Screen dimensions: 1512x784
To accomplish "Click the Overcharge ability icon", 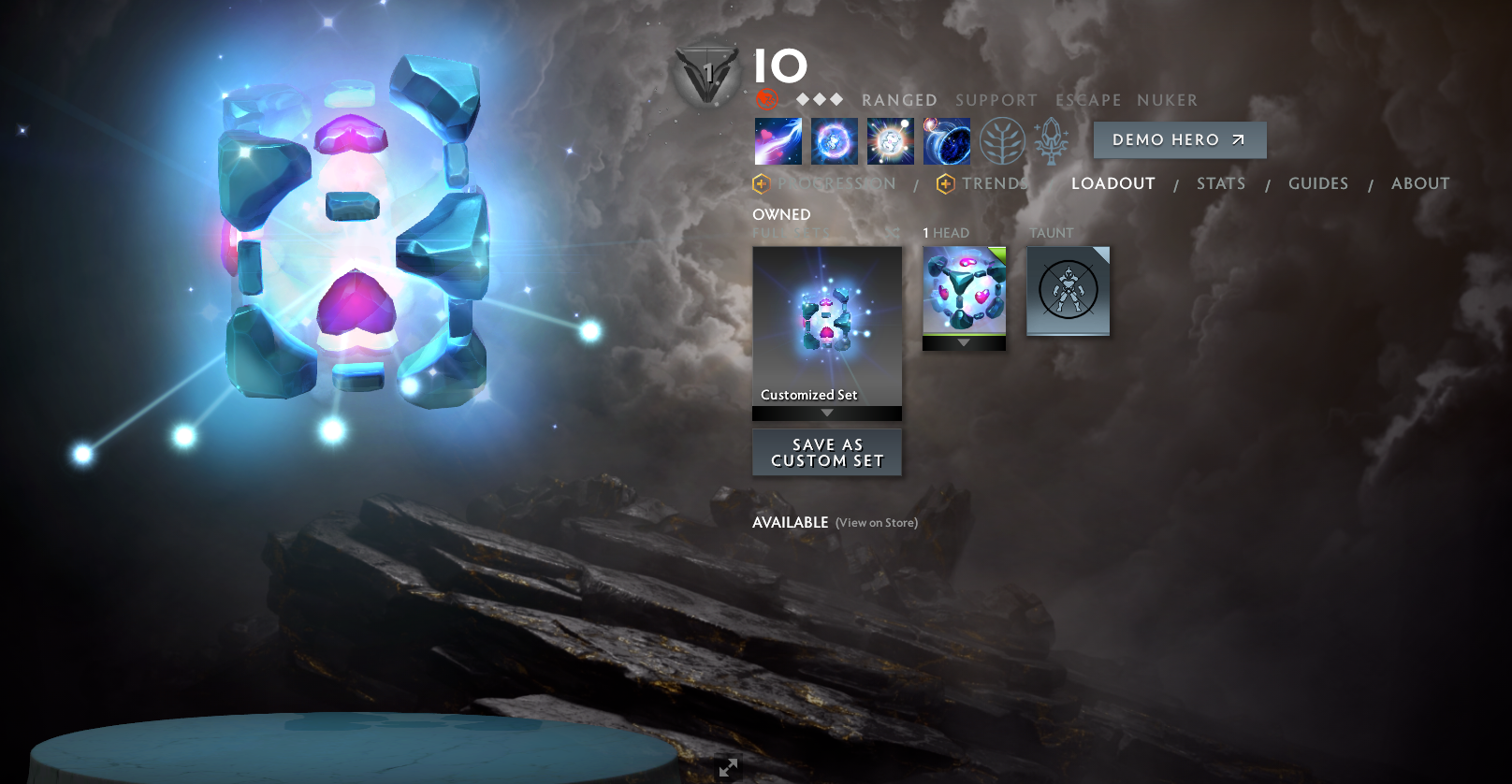I will point(891,141).
